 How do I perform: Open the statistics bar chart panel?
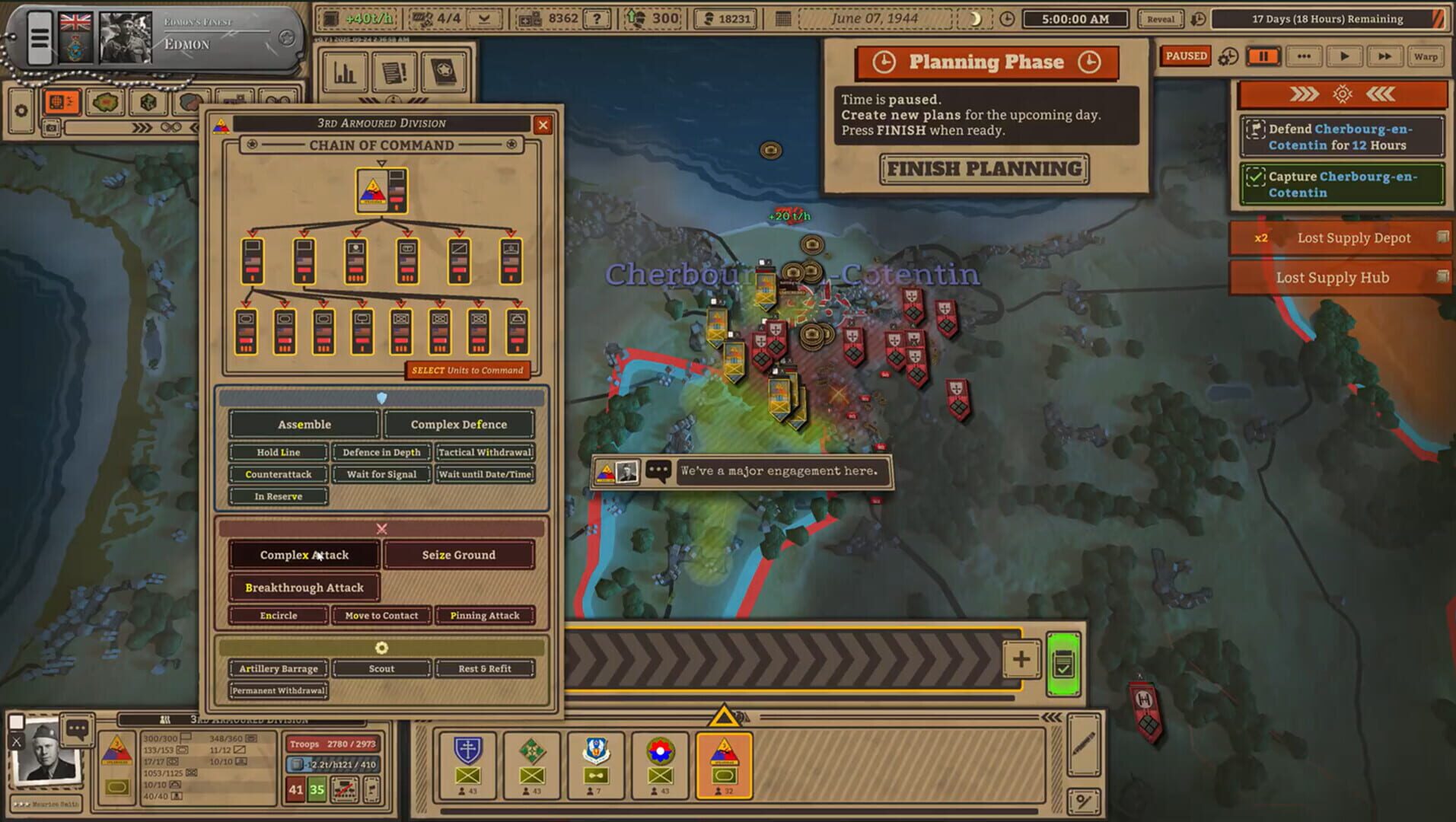346,72
